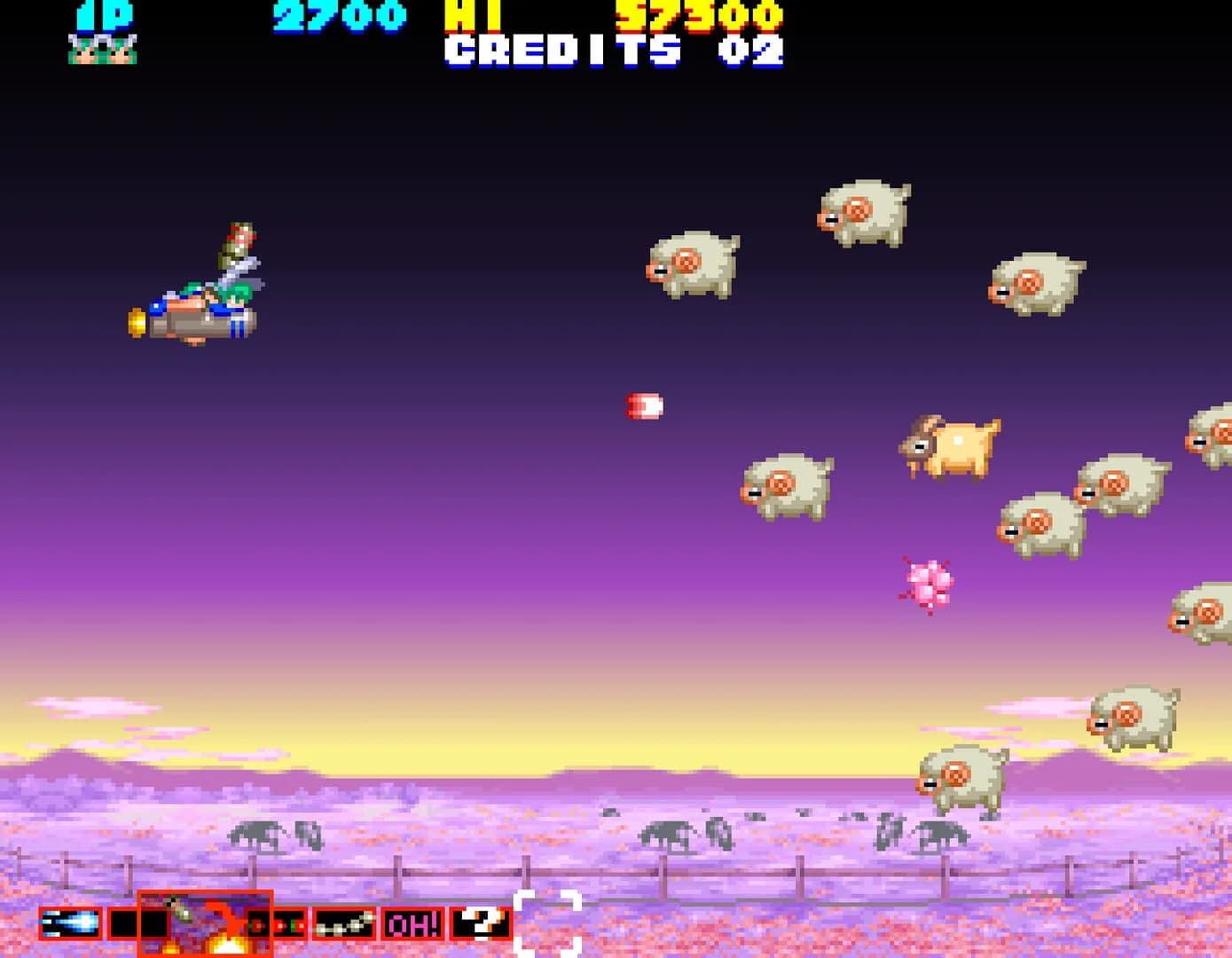Select the blue laser power-up icon
The width and height of the screenshot is (1232, 958).
[69, 925]
